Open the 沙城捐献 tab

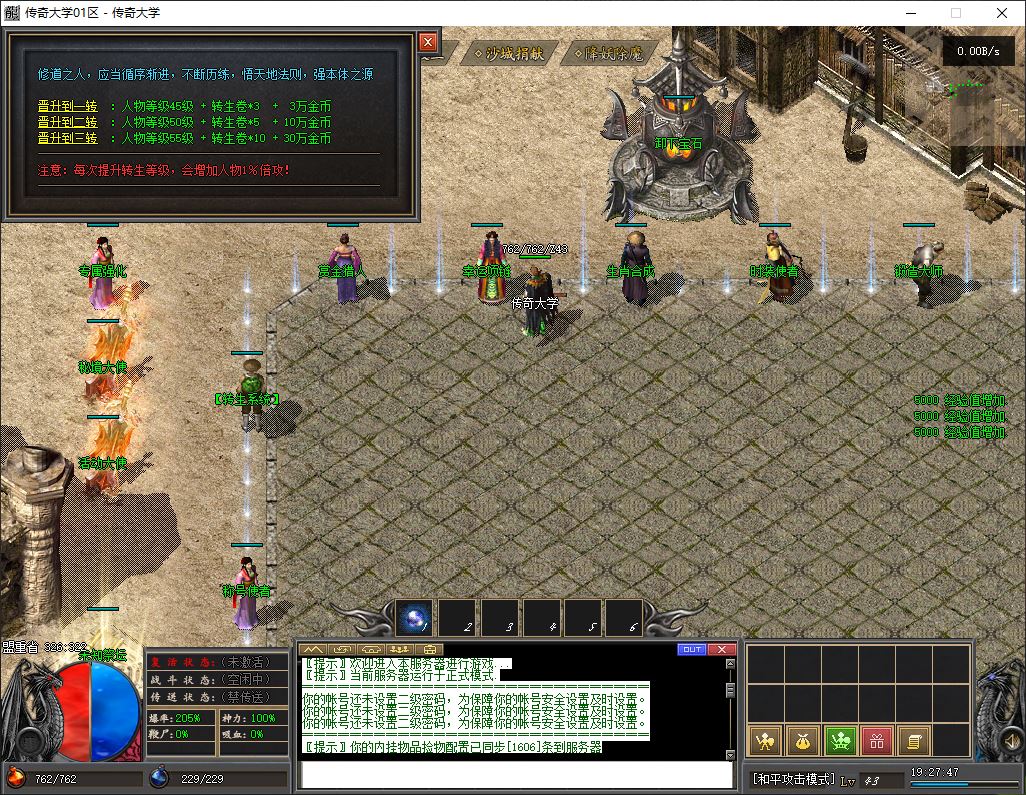click(x=508, y=53)
